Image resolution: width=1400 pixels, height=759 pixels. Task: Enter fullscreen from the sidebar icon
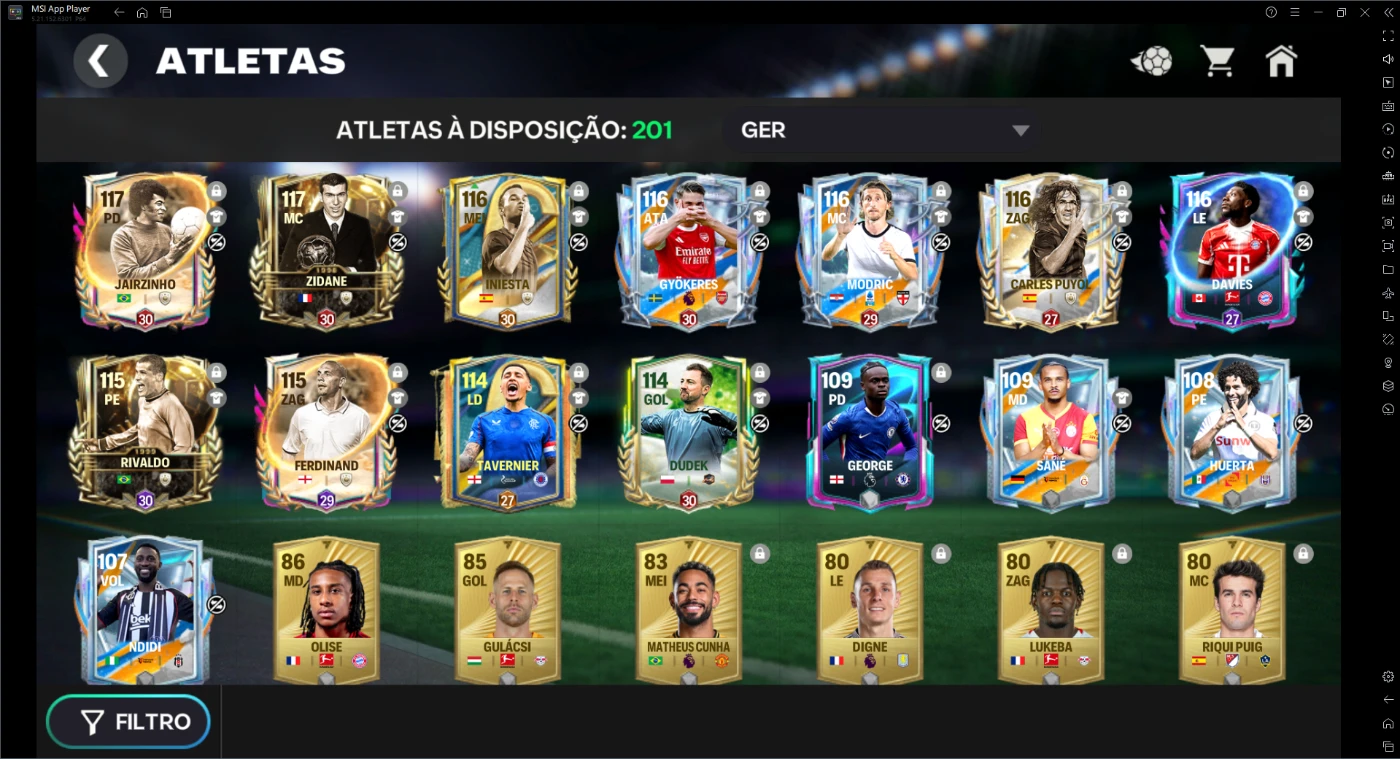1388,34
